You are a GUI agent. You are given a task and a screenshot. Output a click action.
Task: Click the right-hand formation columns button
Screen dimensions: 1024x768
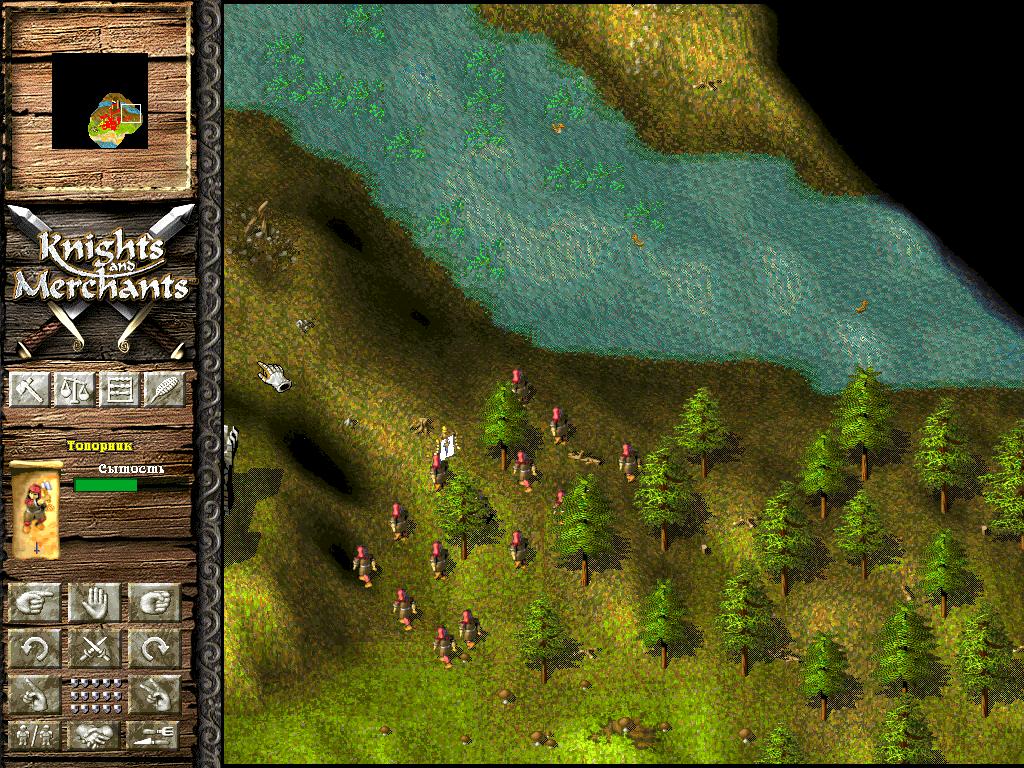click(x=154, y=693)
